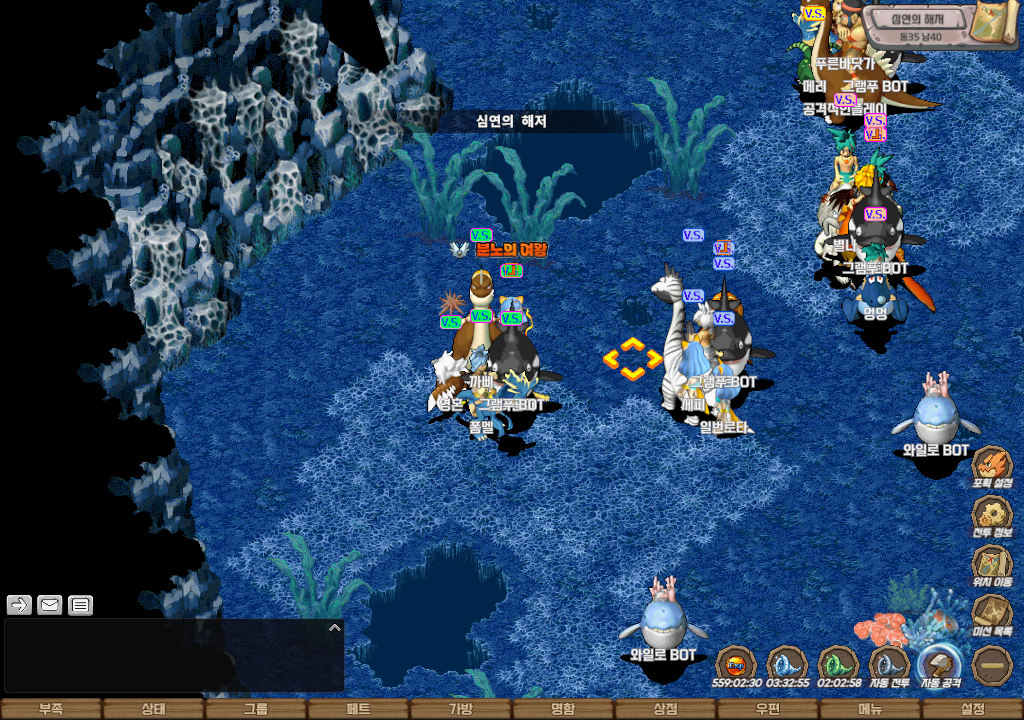Open the 부족 (tribe) menu
1024x720 pixels.
coord(51,709)
